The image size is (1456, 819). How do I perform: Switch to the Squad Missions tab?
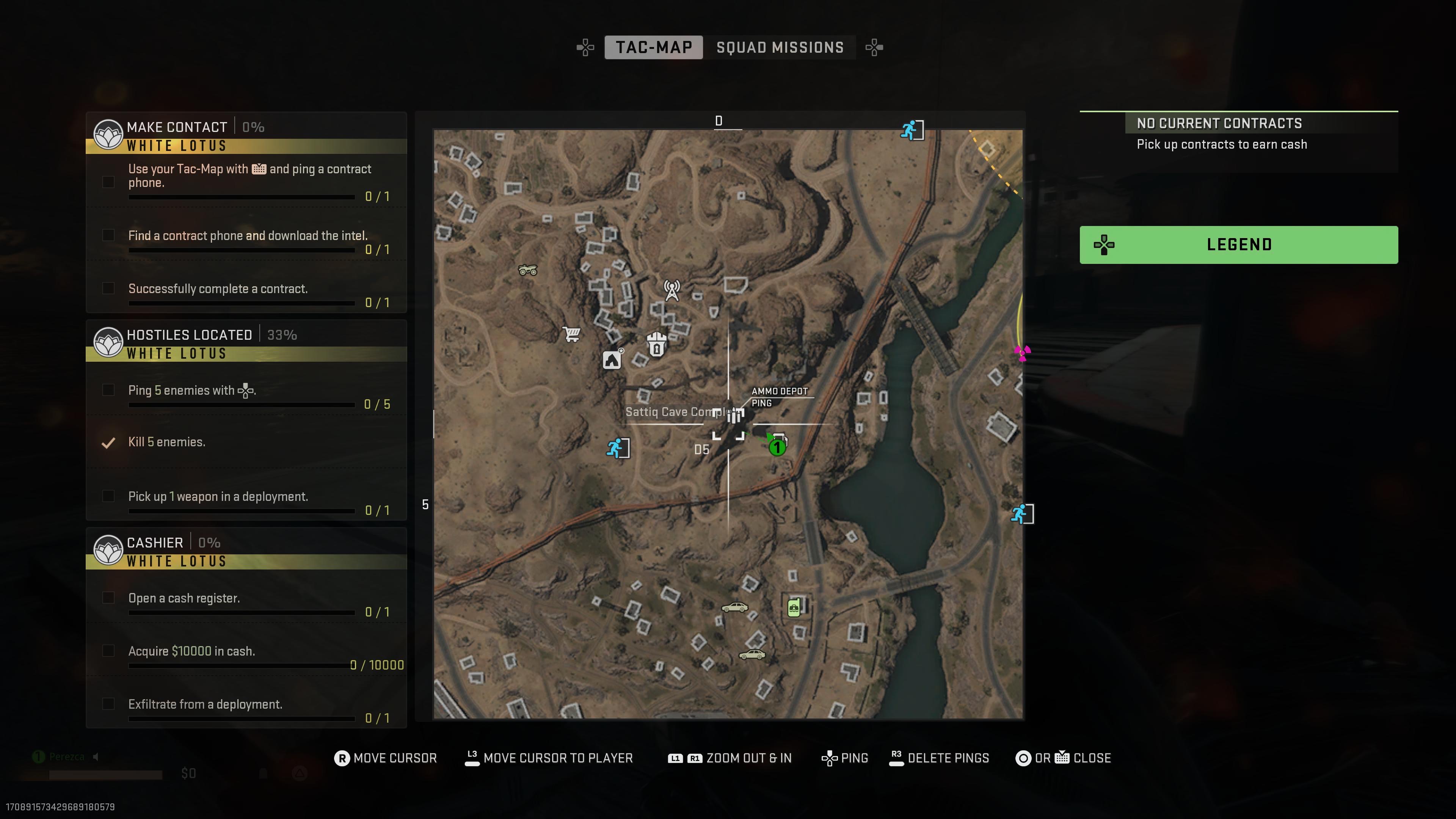[780, 47]
